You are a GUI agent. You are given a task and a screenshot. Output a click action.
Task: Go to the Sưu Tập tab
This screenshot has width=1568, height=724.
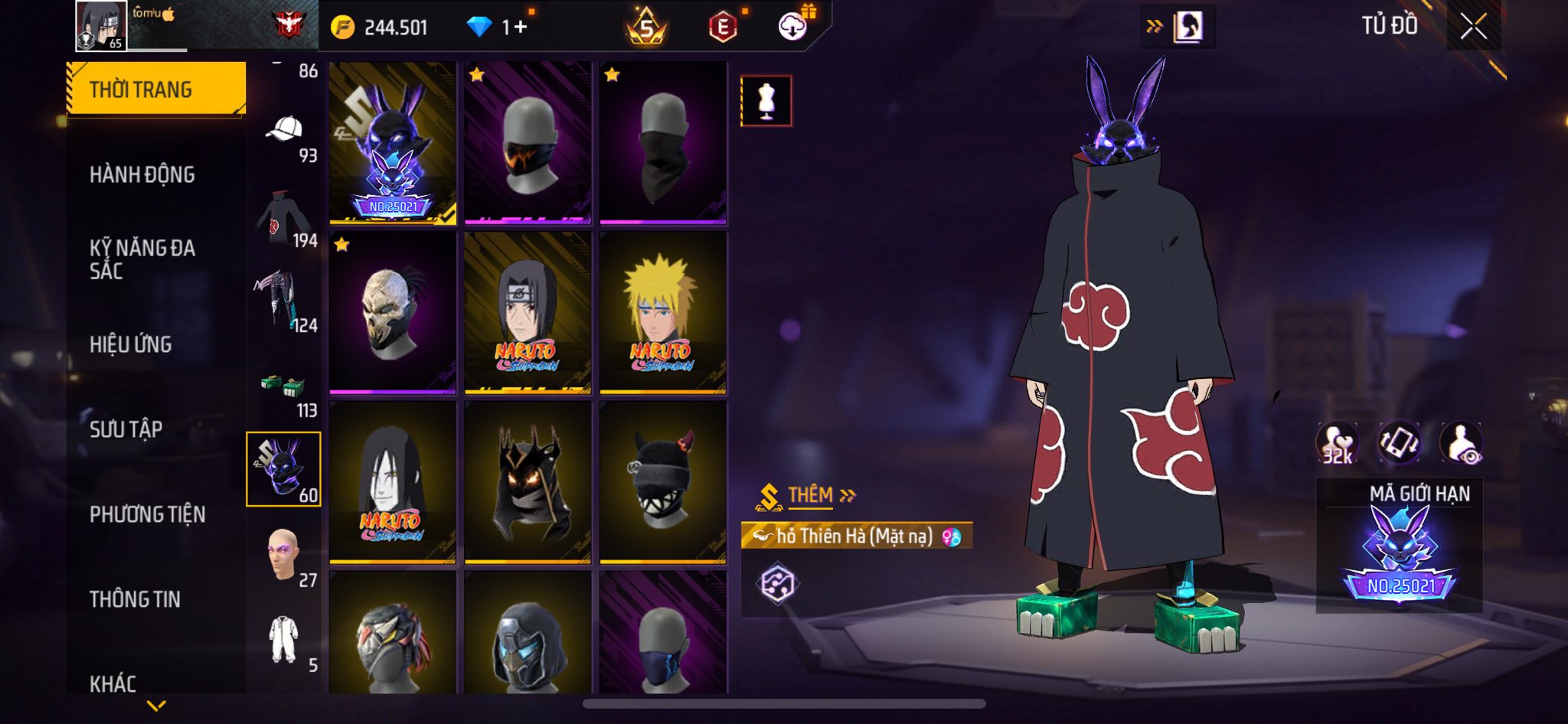point(126,429)
